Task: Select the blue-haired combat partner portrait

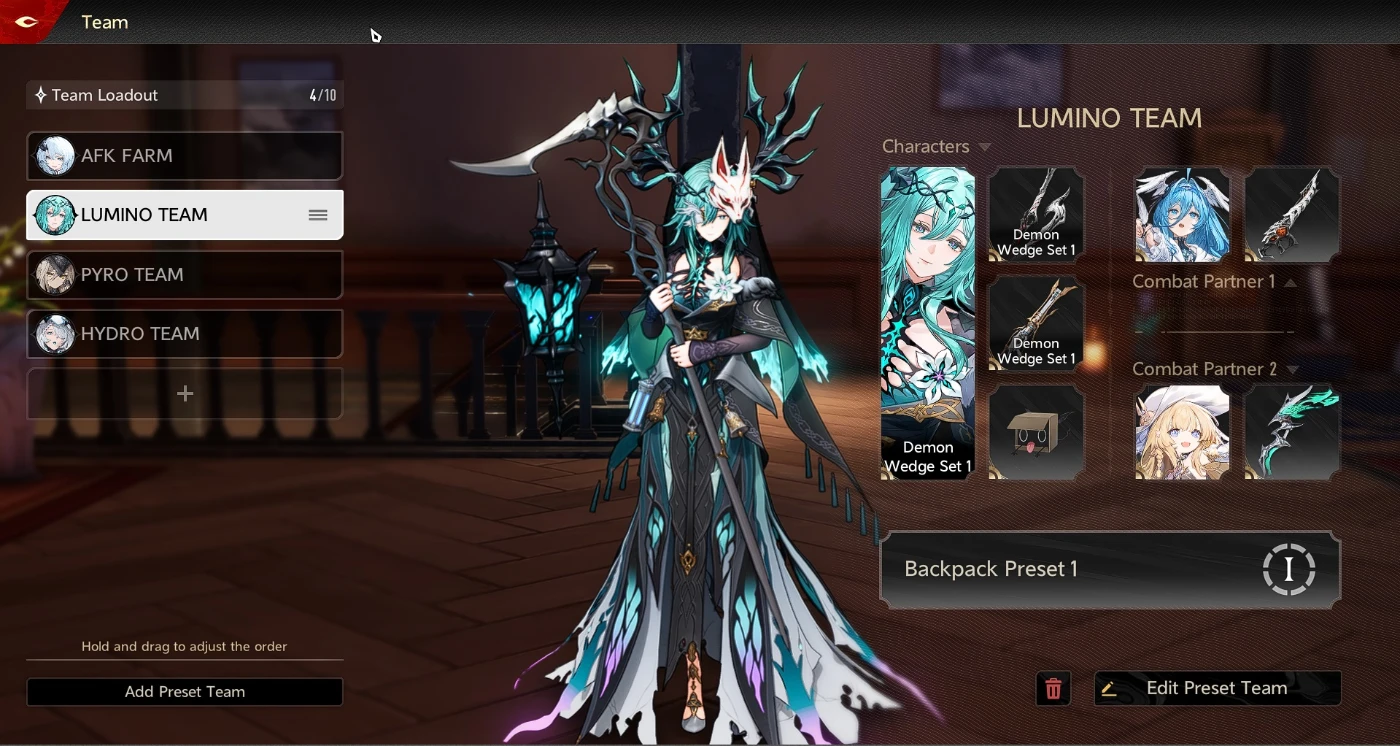Action: pyautogui.click(x=1182, y=215)
